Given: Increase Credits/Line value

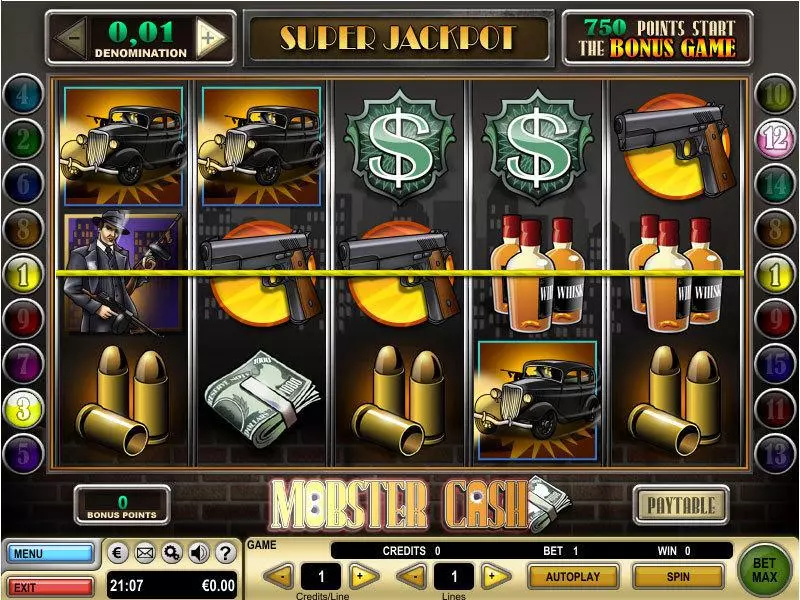Looking at the screenshot, I should 364,576.
